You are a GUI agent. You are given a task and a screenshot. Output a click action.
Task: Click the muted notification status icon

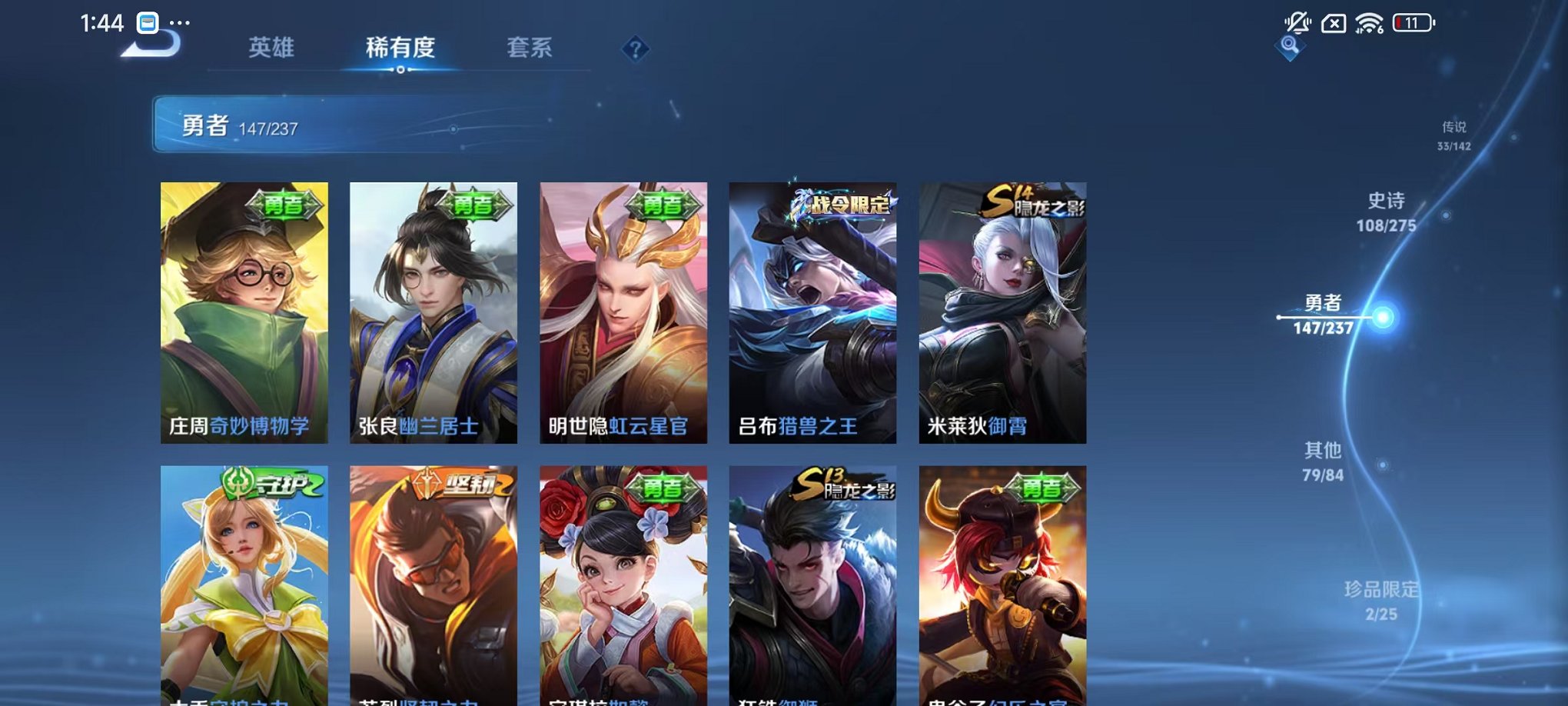tap(1299, 21)
